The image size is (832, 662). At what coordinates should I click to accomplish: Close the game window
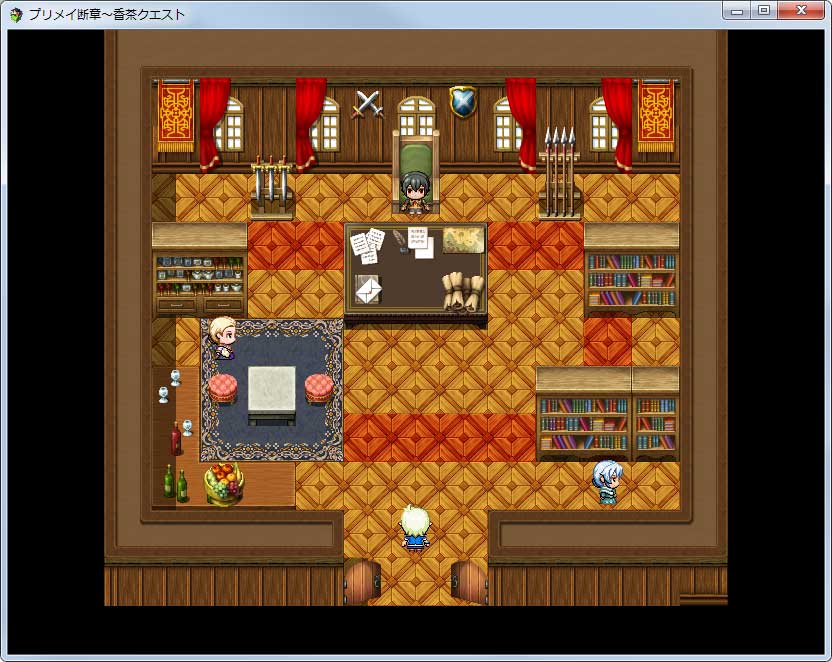[801, 10]
